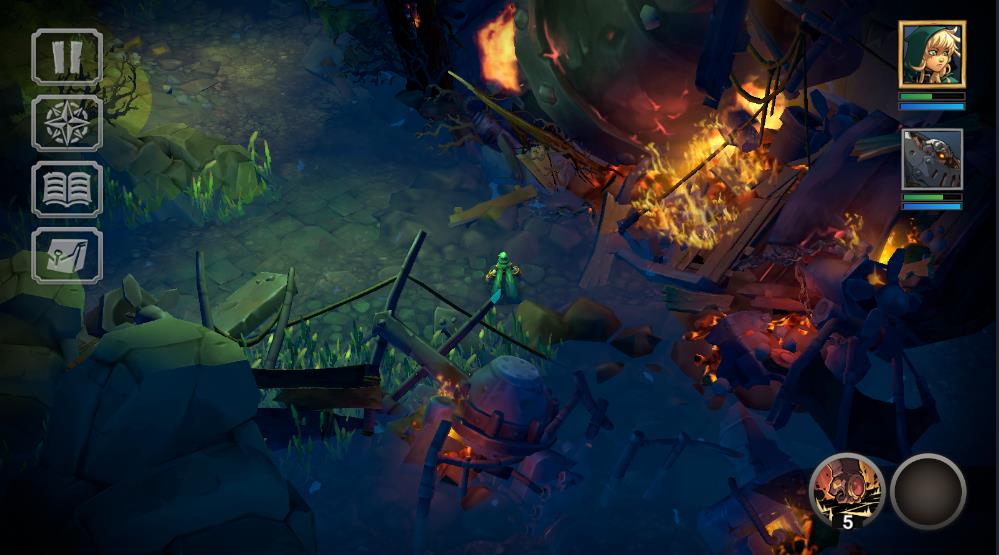Screen dimensions: 999x555
Task: Open the compass star map button
Action: click(x=67, y=123)
